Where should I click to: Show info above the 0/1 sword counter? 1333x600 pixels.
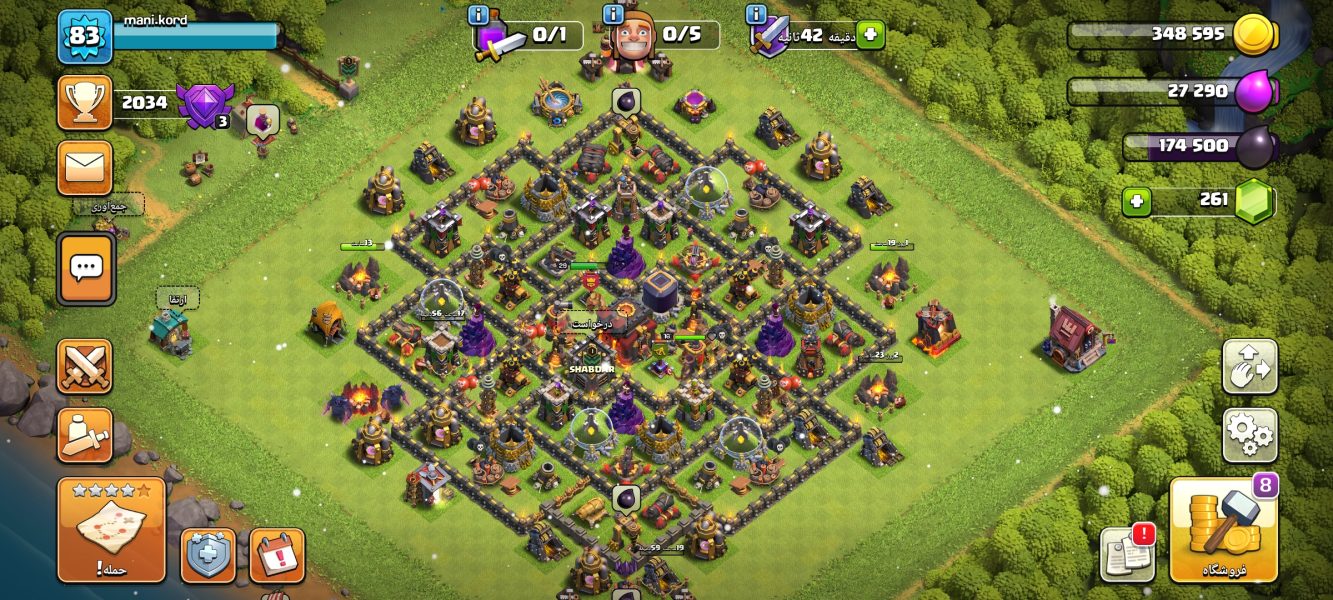[x=478, y=14]
